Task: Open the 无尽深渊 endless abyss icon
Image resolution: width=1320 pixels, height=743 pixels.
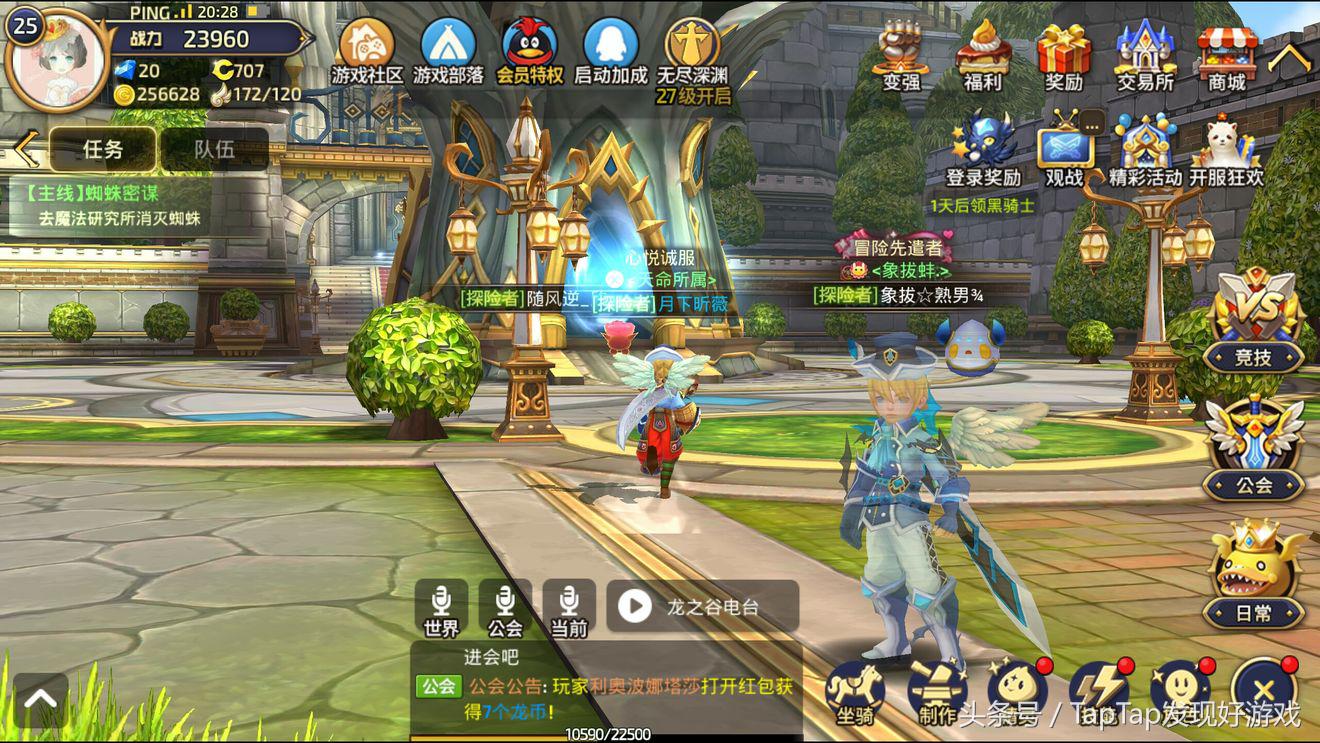Action: (692, 50)
